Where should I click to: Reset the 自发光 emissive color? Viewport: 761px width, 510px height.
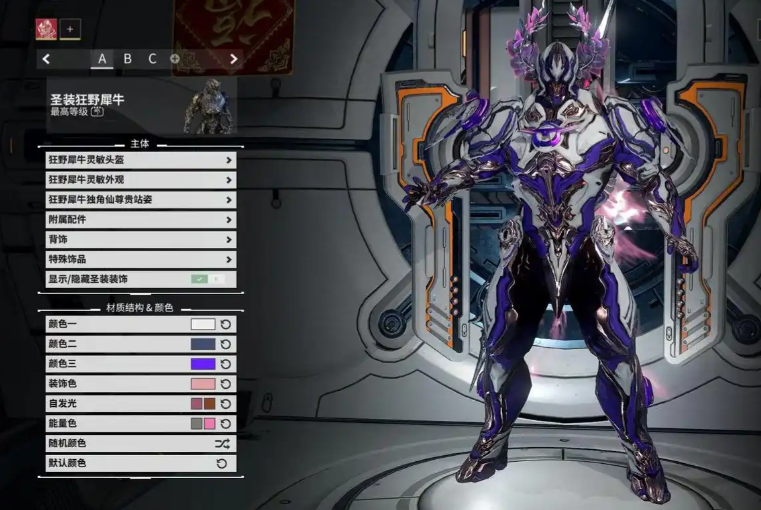225,404
